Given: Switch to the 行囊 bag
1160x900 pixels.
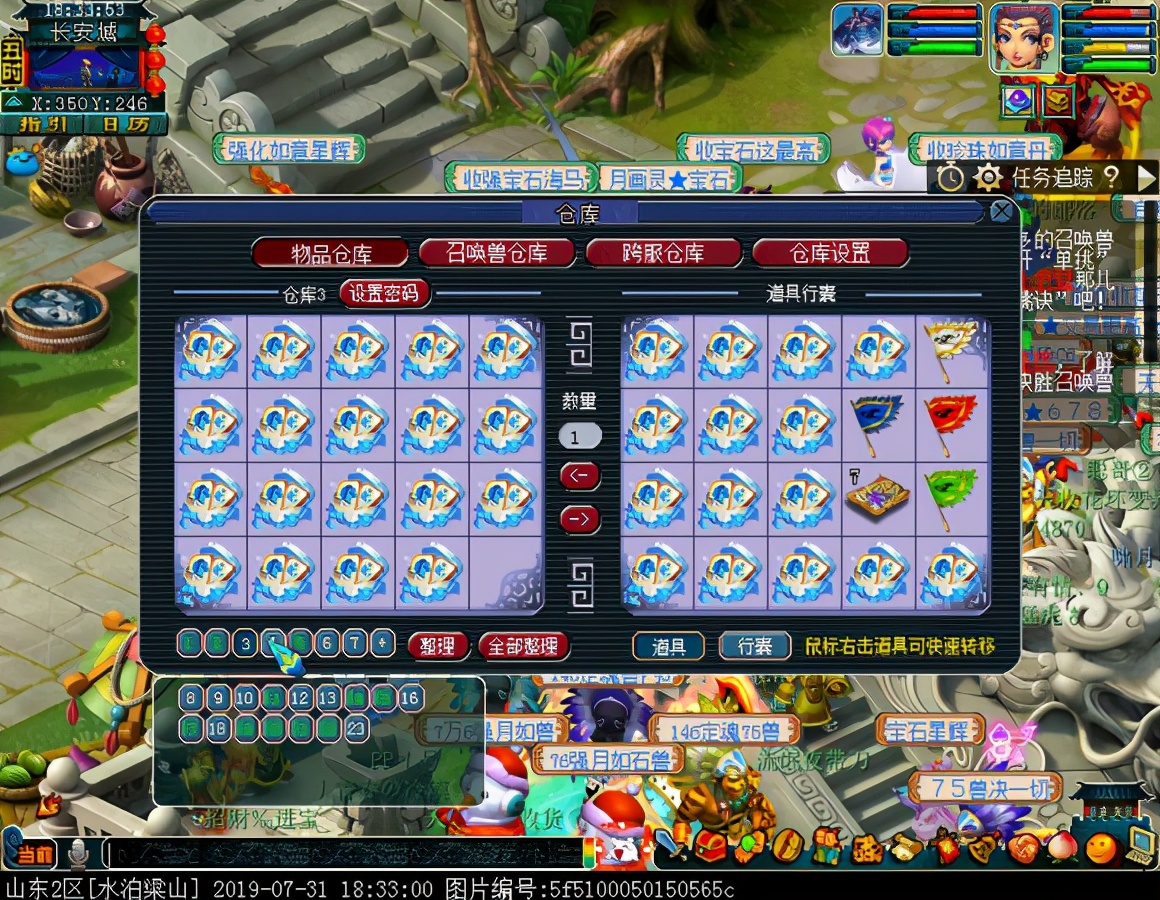Looking at the screenshot, I should pyautogui.click(x=755, y=646).
